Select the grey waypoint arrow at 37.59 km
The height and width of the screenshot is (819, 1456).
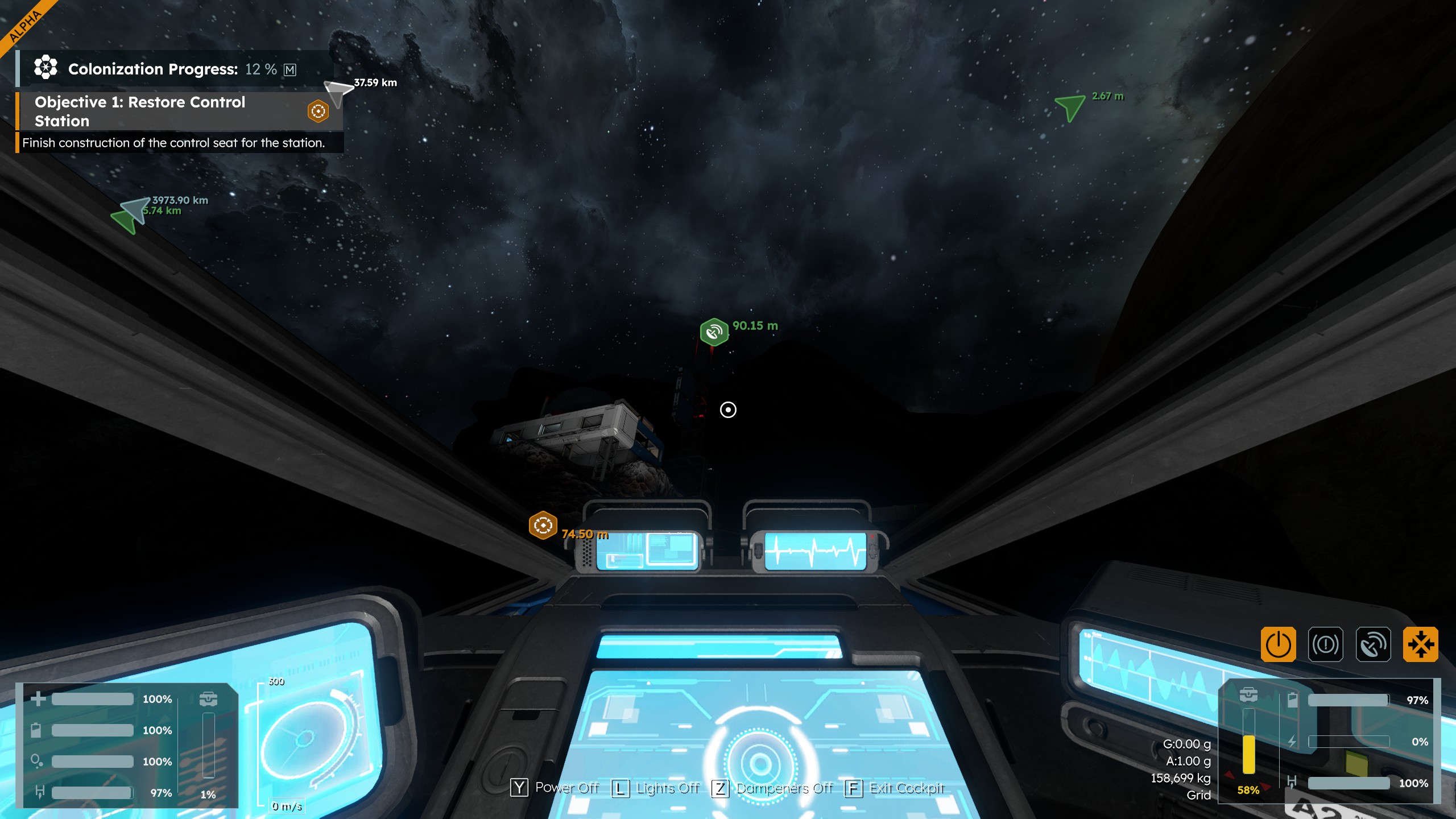tap(337, 92)
